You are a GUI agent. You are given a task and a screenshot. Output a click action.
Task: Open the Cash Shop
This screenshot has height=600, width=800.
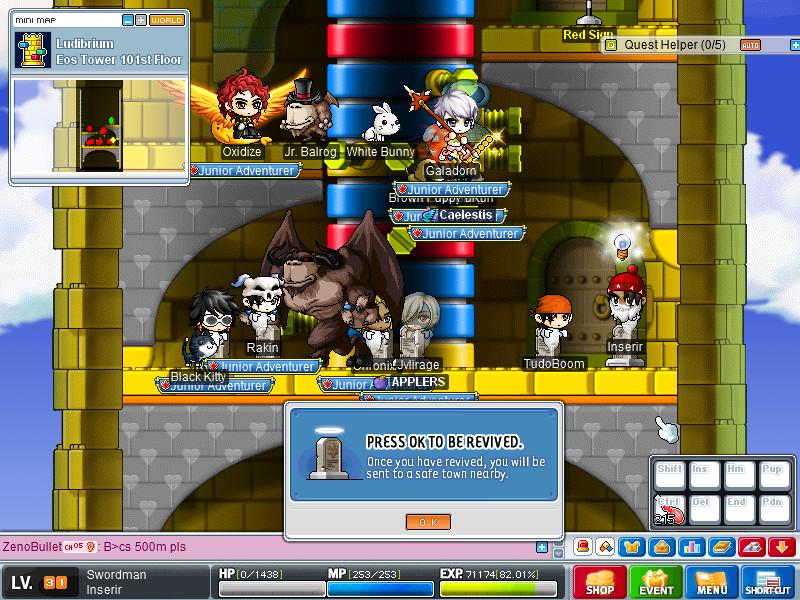click(599, 582)
